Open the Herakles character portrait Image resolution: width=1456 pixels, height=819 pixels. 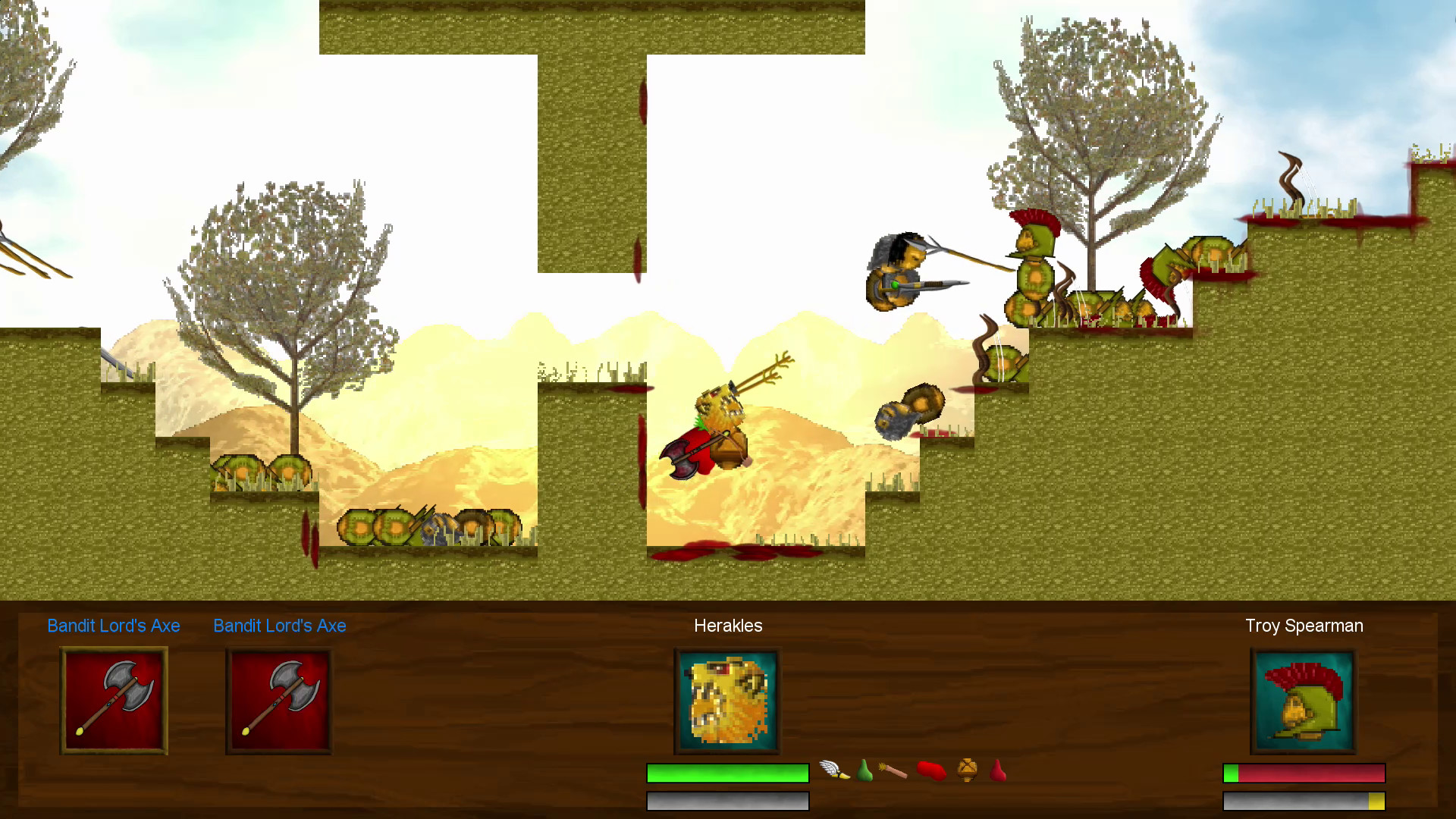tap(726, 699)
